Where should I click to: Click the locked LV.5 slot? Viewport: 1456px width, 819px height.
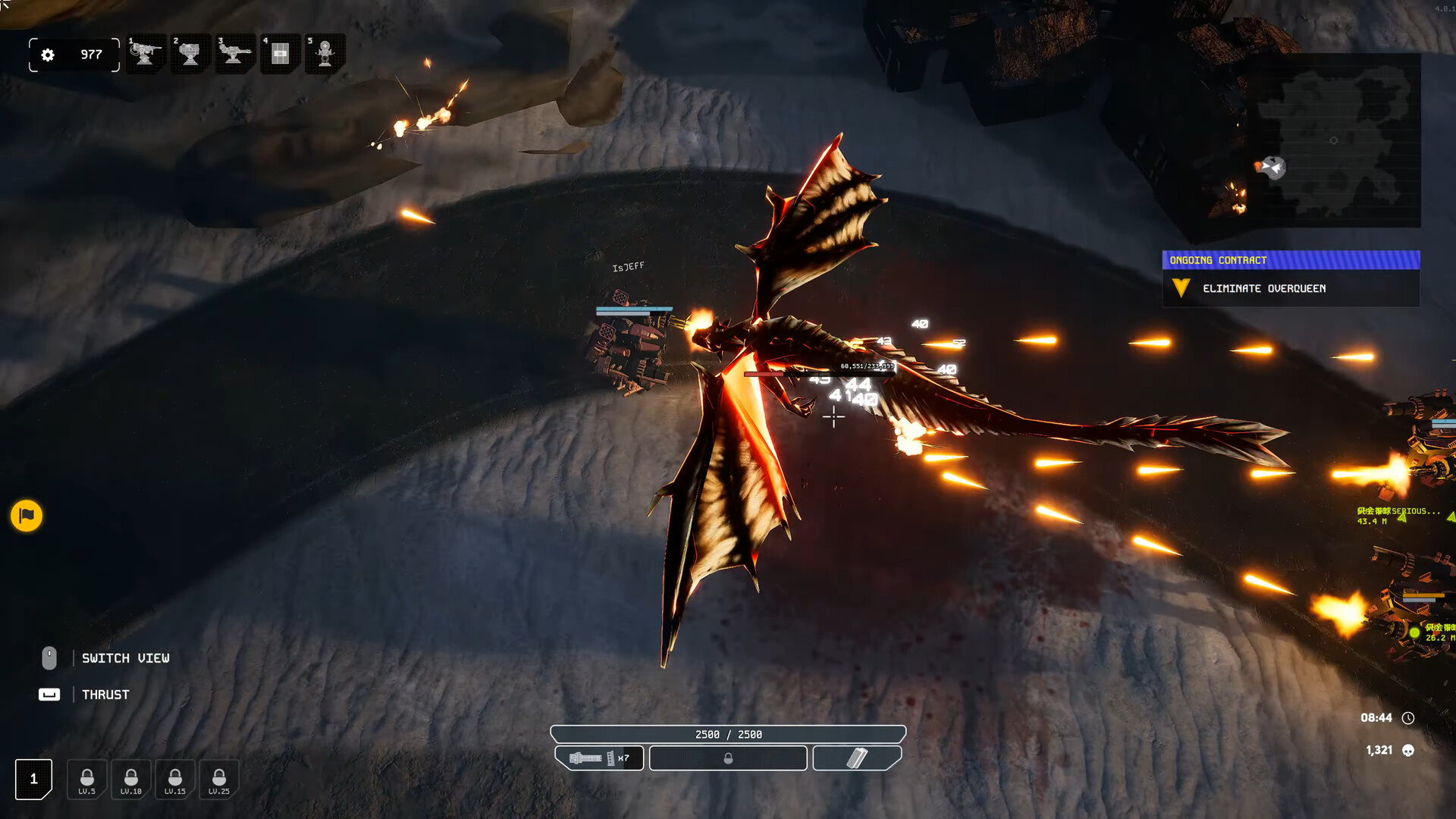pos(87,780)
